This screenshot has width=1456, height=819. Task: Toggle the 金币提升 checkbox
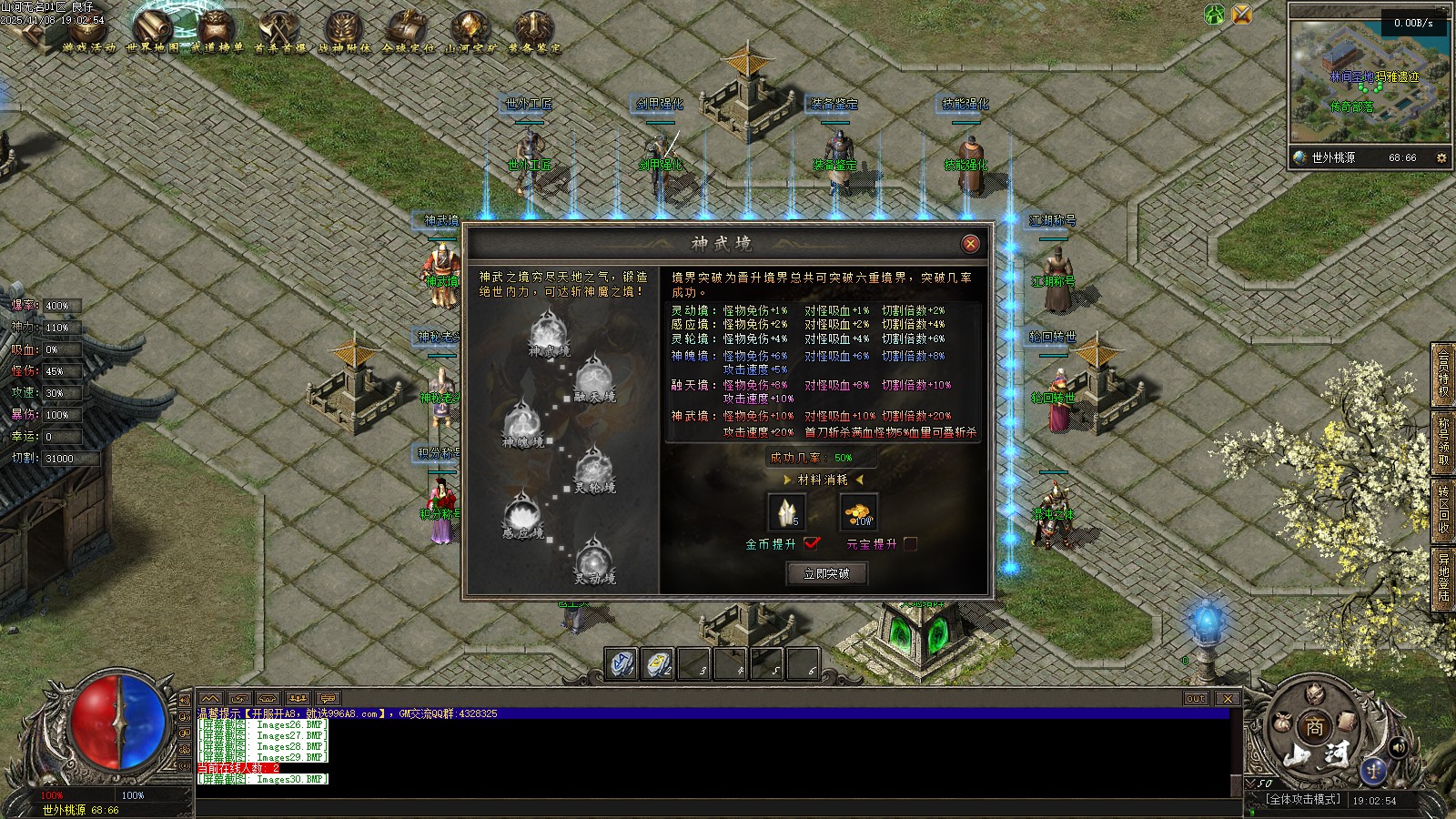[x=812, y=543]
